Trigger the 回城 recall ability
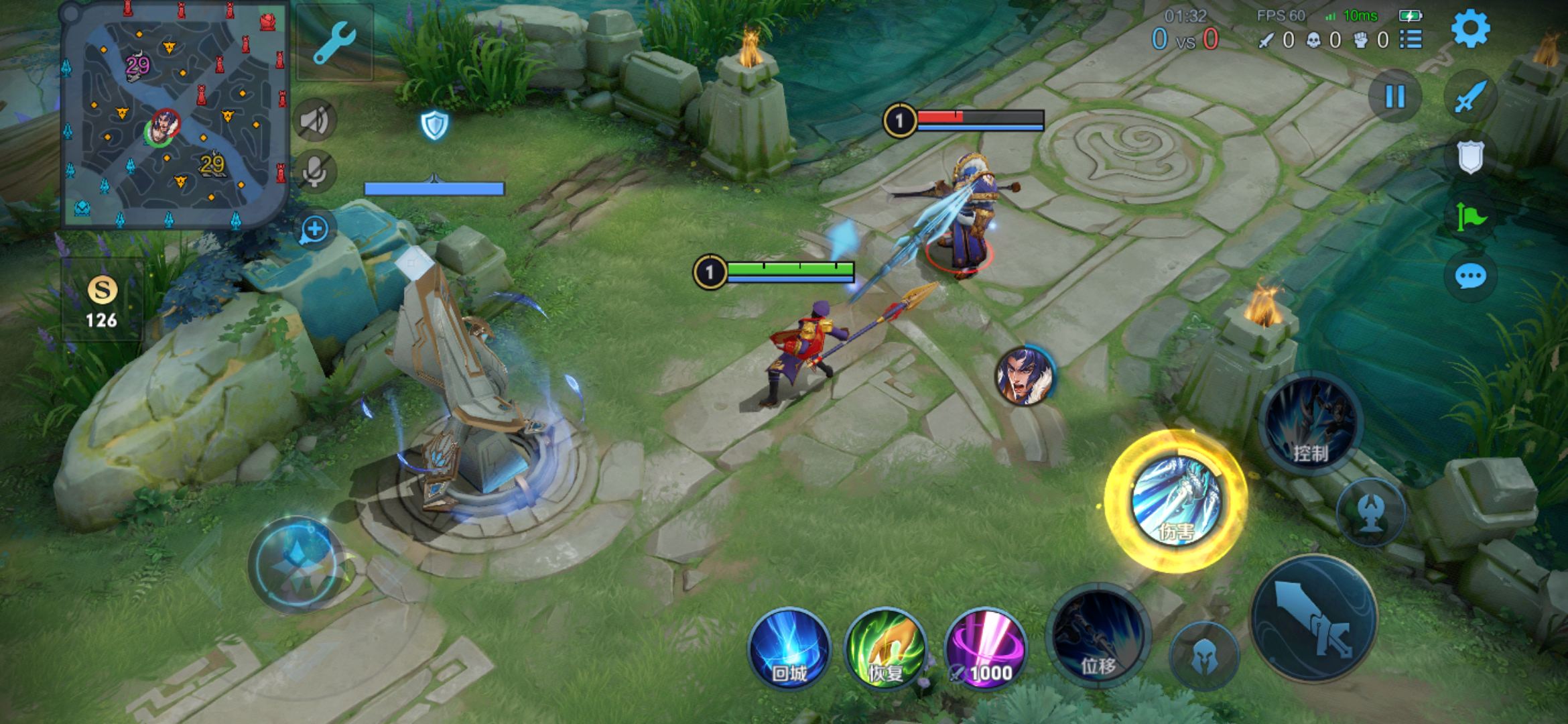Image resolution: width=1568 pixels, height=724 pixels. (x=789, y=649)
